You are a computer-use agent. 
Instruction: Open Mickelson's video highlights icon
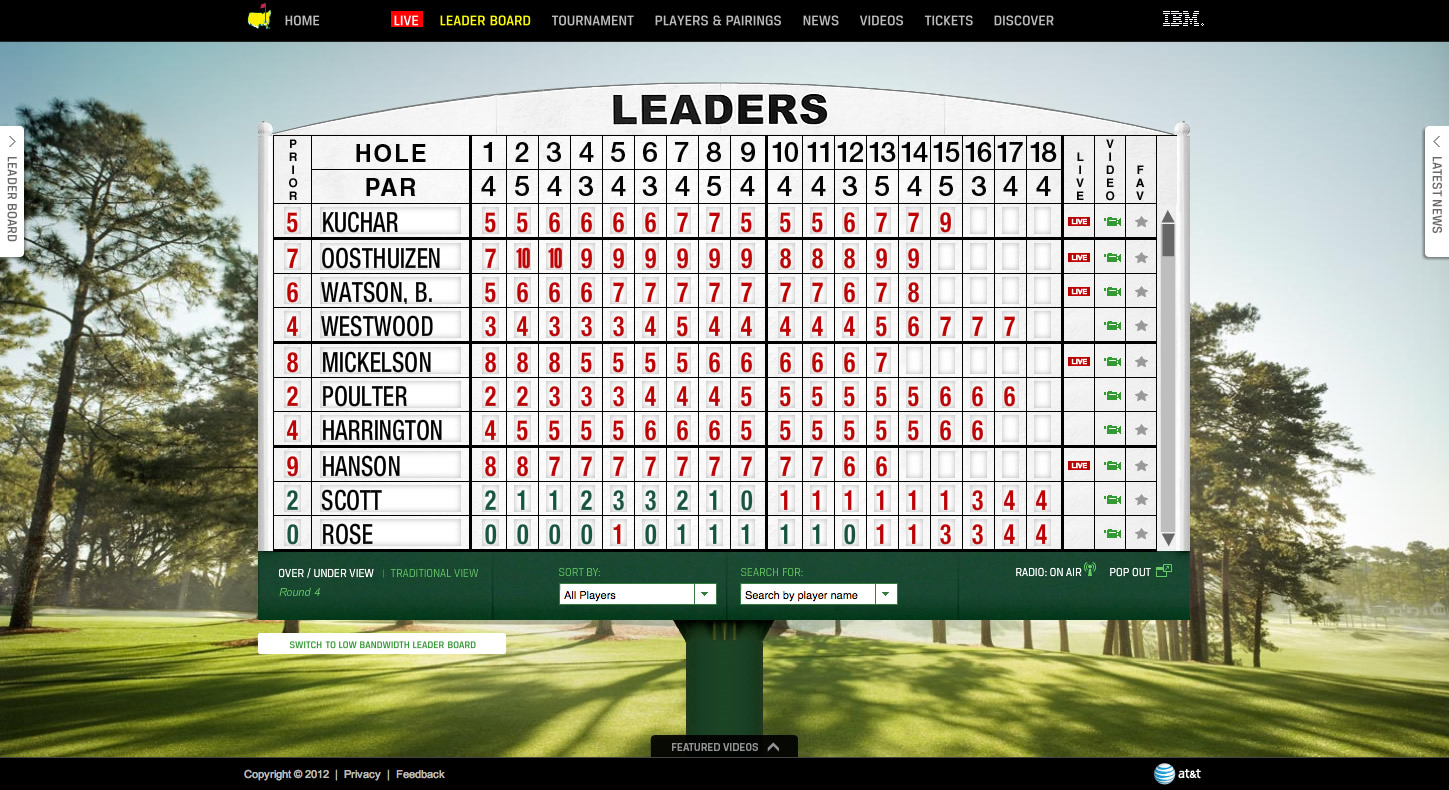point(1110,360)
